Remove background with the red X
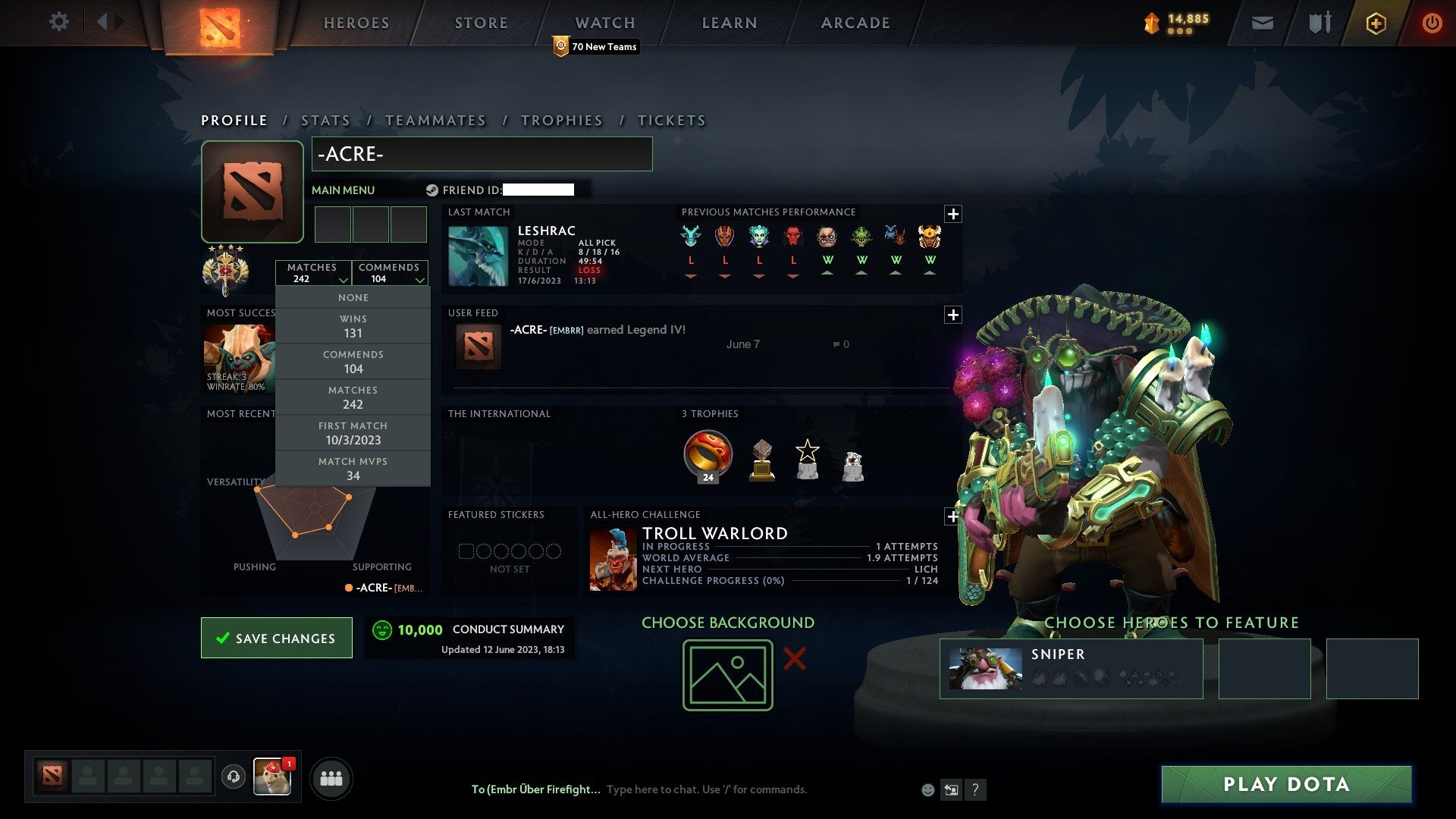1456x819 pixels. coord(793,659)
